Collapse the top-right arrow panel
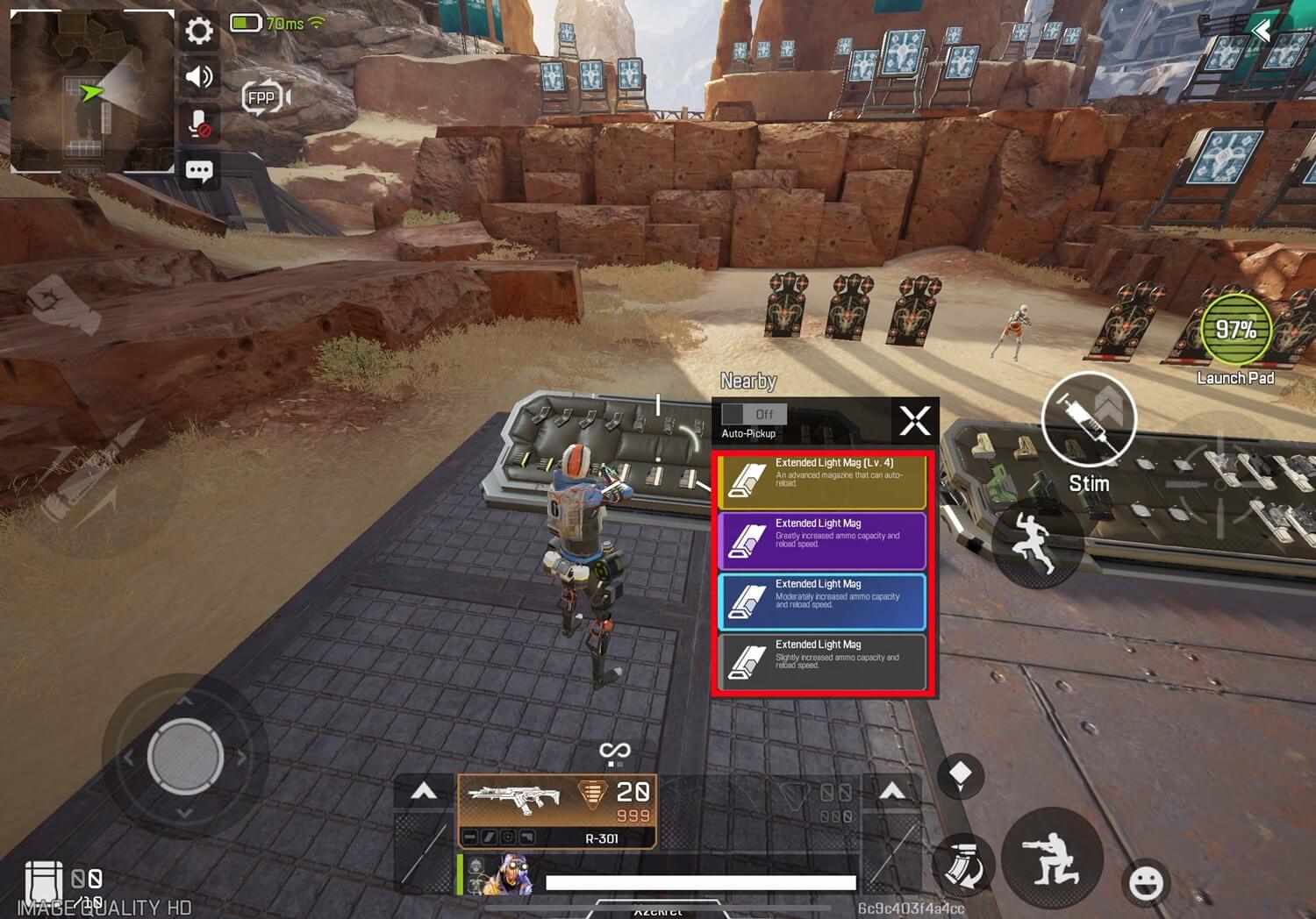 tap(1262, 32)
